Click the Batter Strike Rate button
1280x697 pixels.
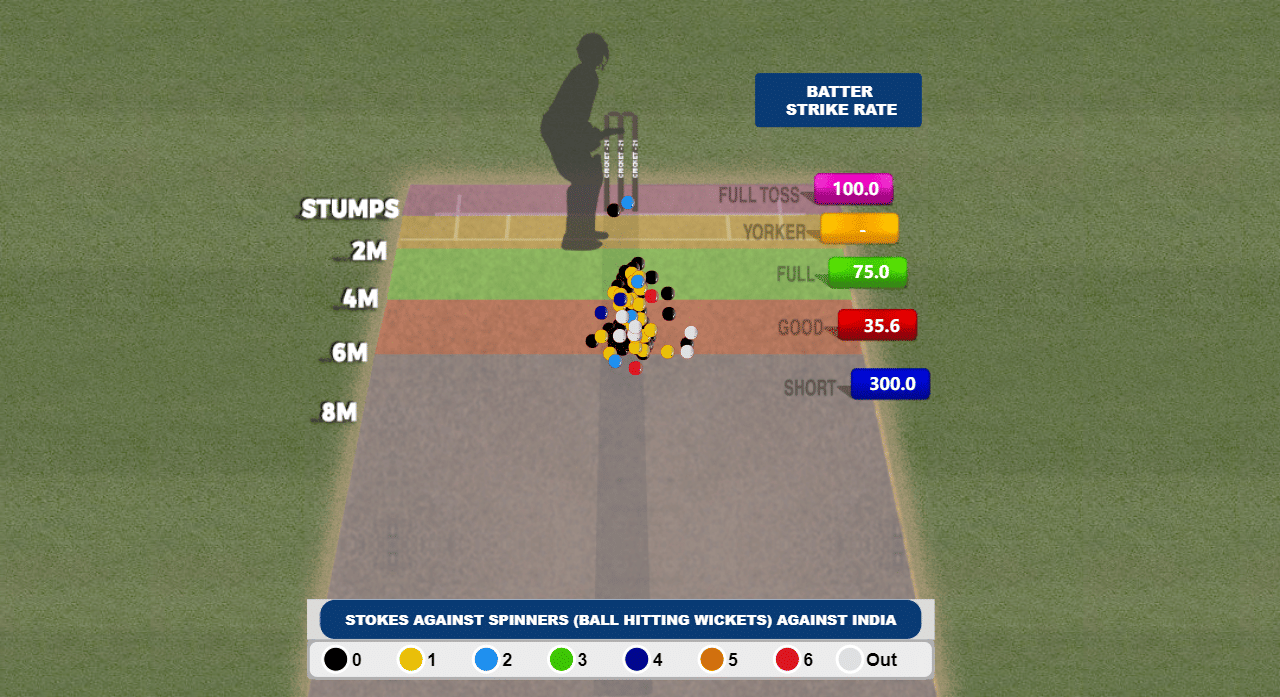[x=838, y=100]
